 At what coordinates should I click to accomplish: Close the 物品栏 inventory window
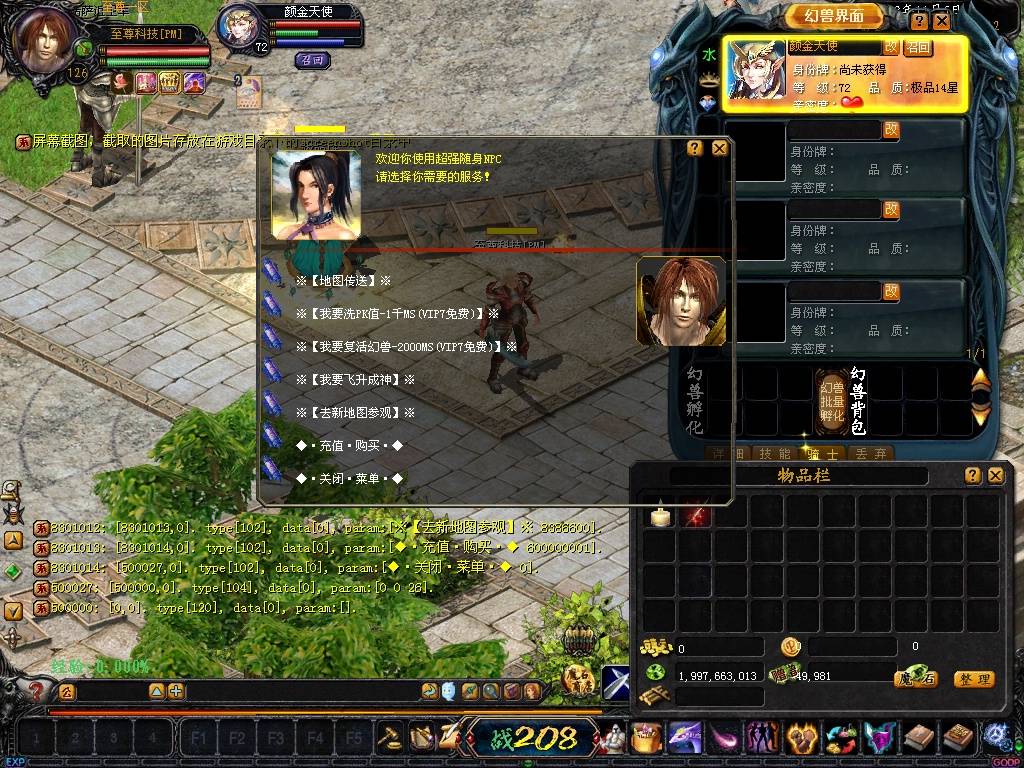pos(995,476)
